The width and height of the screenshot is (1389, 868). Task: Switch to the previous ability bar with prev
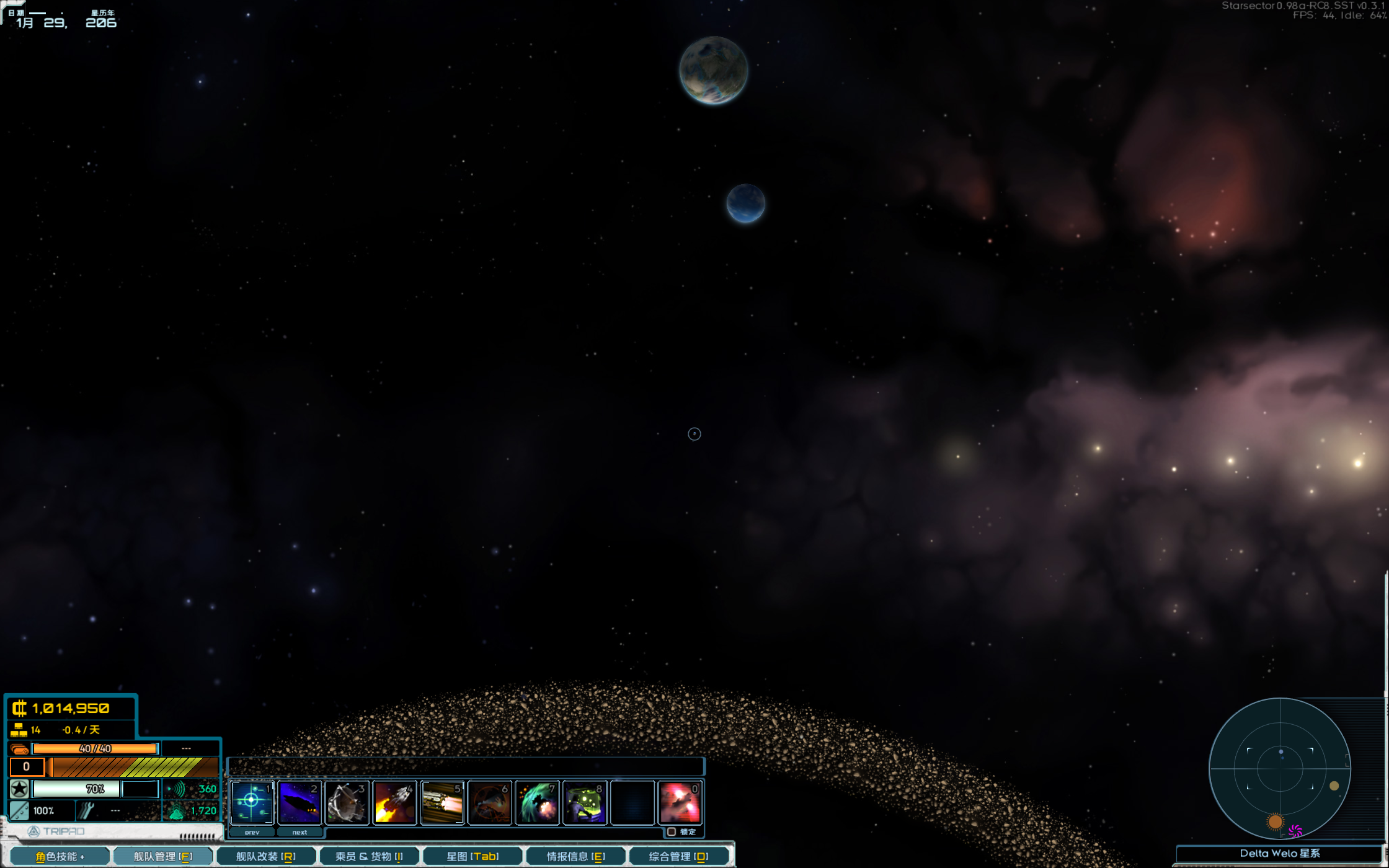click(x=252, y=832)
